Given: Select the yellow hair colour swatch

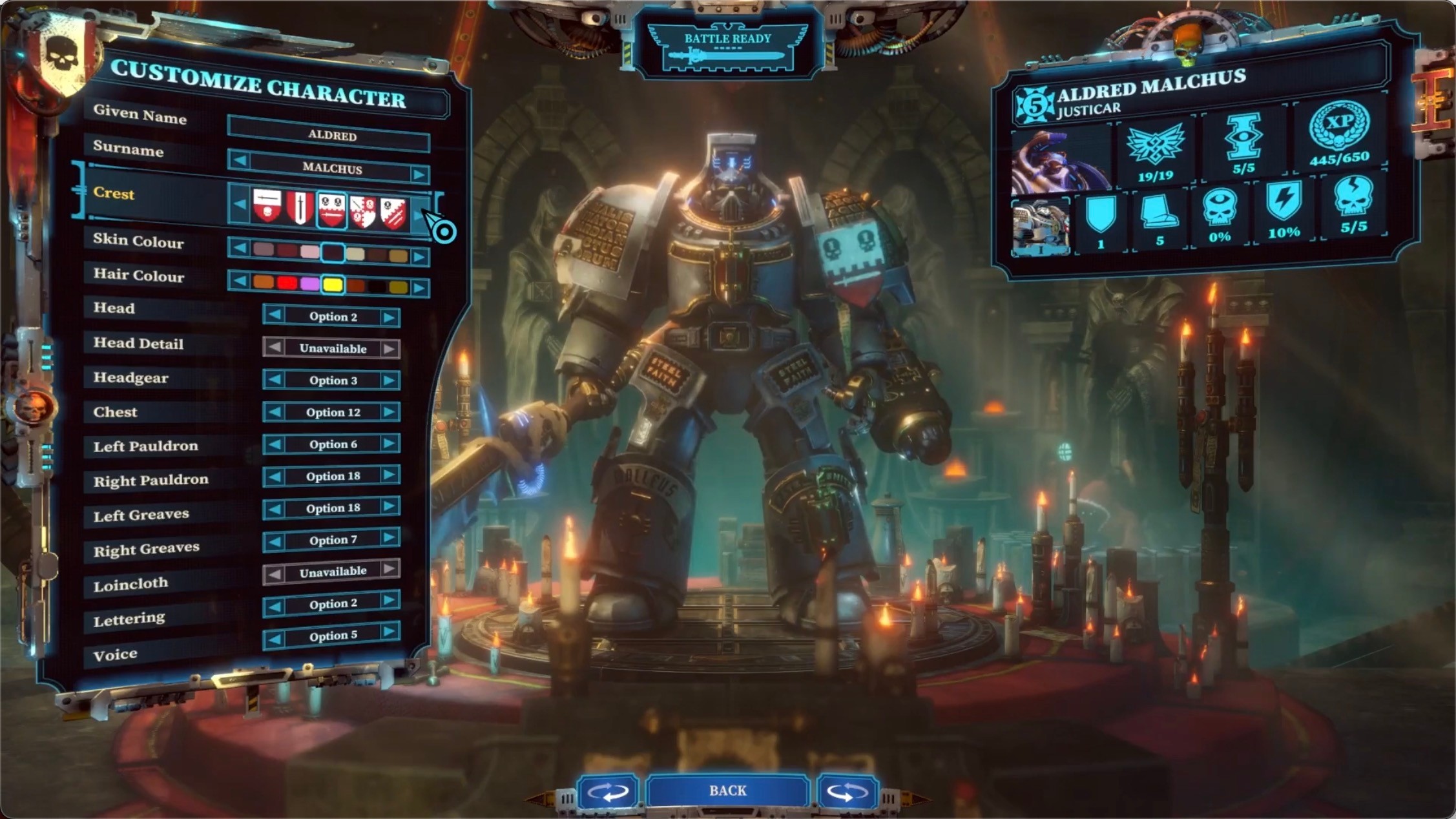Looking at the screenshot, I should pos(333,284).
